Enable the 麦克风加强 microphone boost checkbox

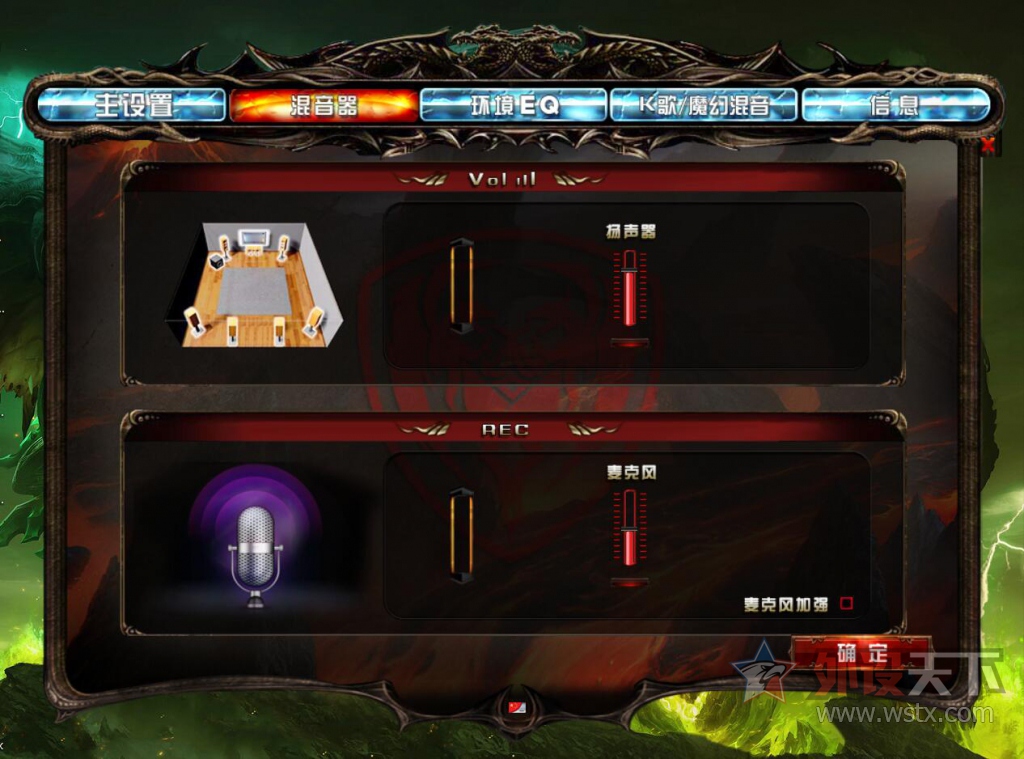pyautogui.click(x=847, y=603)
